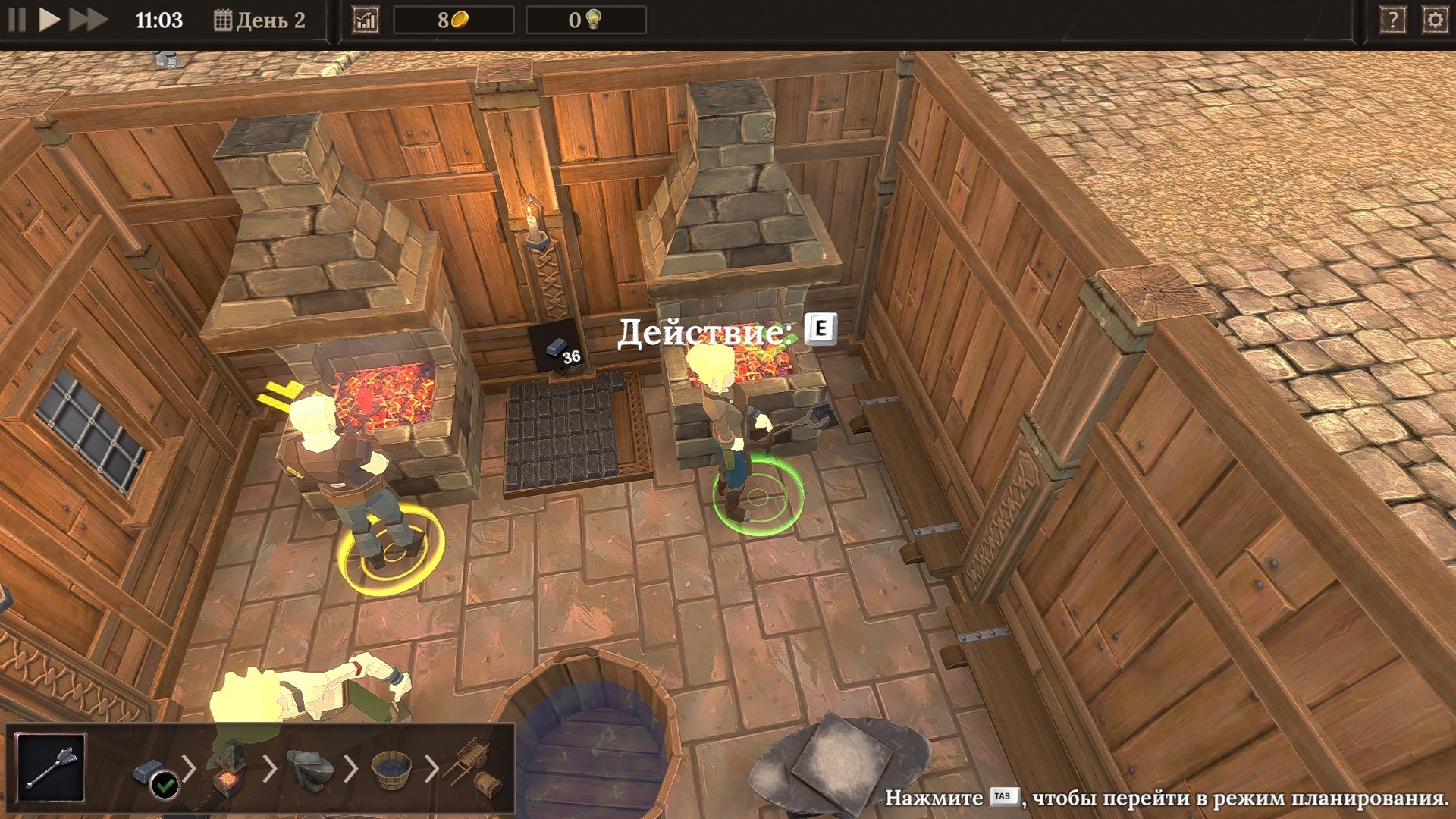The height and width of the screenshot is (819, 1456).
Task: Pause the game with the pause button
Action: tap(17, 20)
